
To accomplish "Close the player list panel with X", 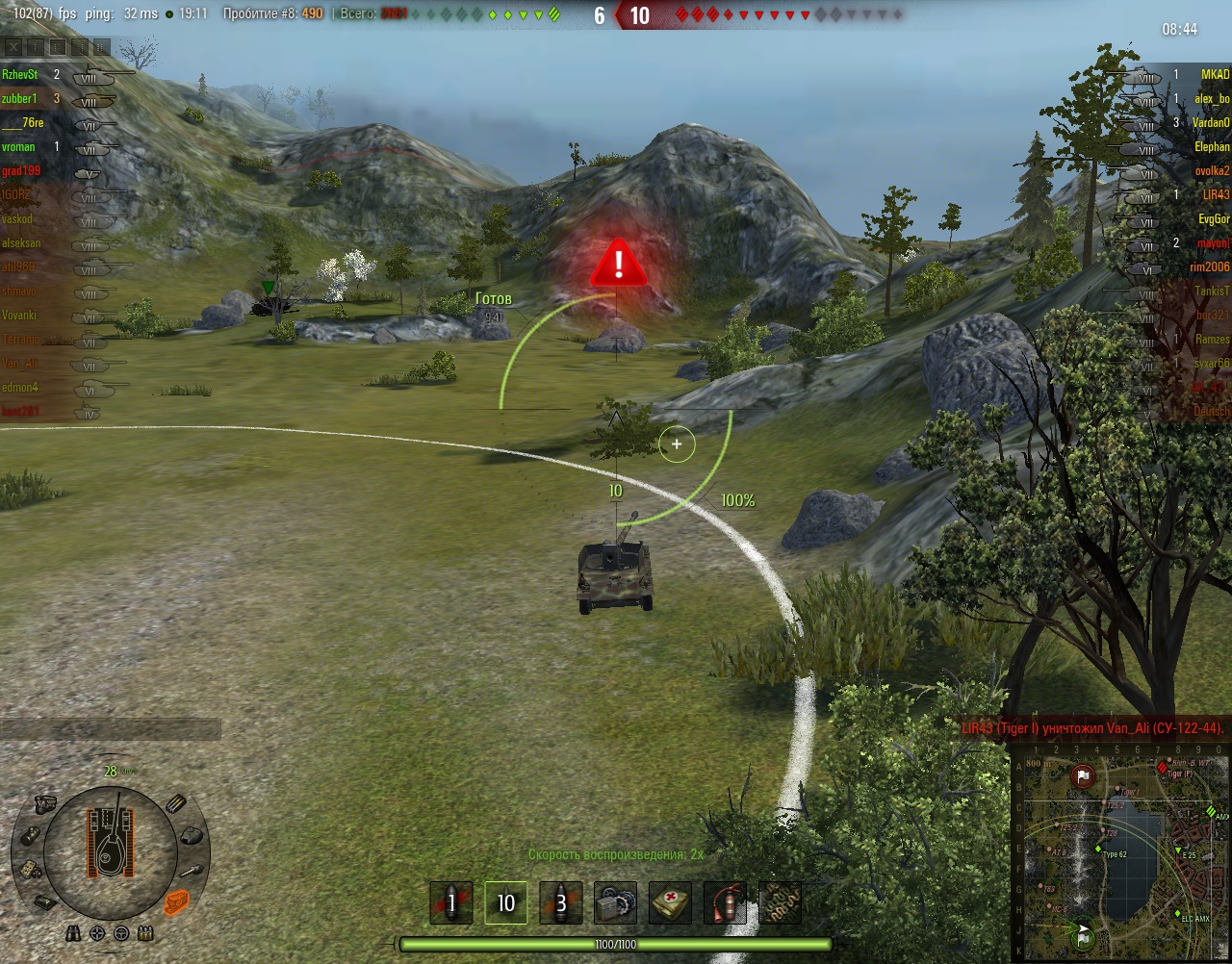I will [13, 46].
